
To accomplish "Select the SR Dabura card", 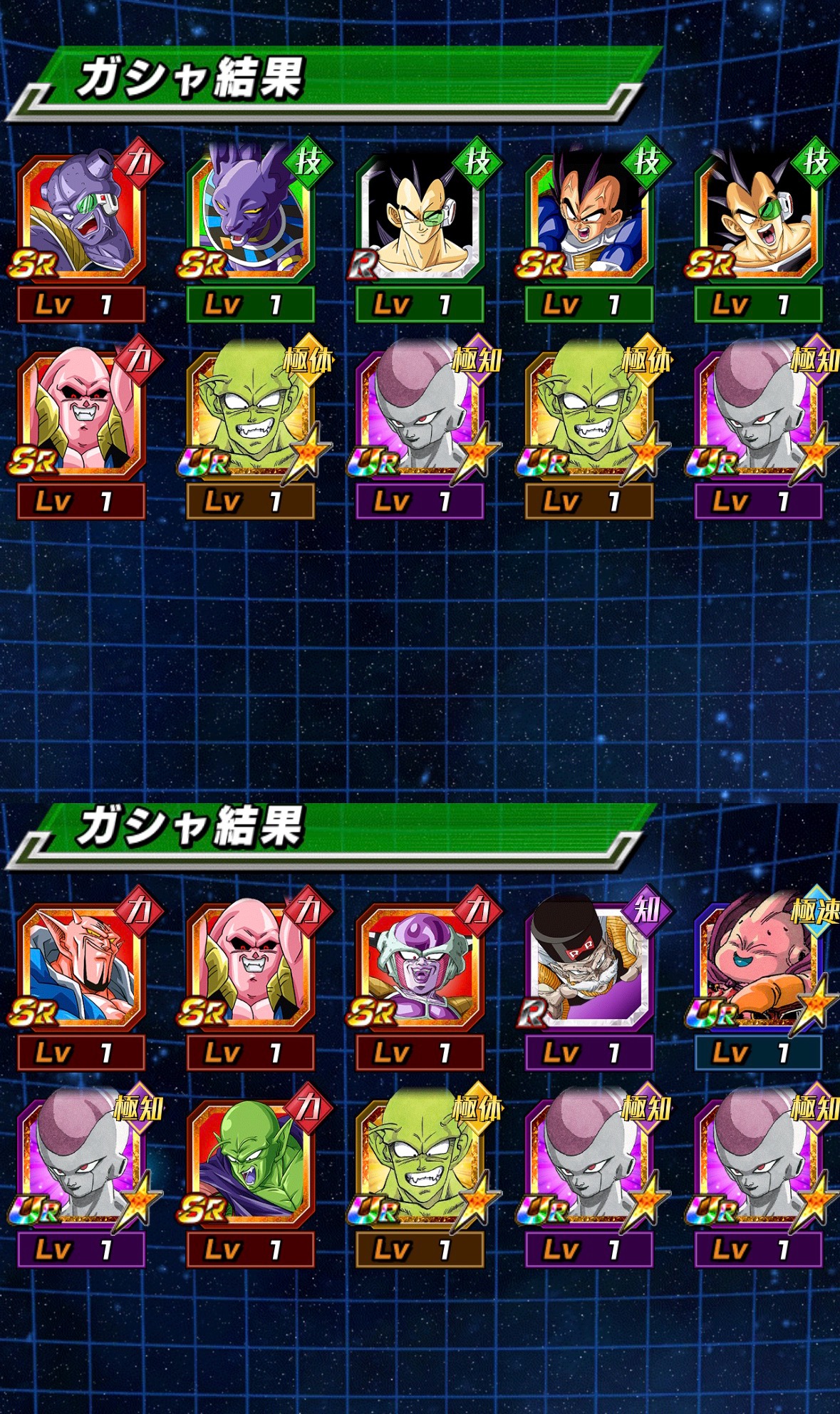I will point(81,966).
